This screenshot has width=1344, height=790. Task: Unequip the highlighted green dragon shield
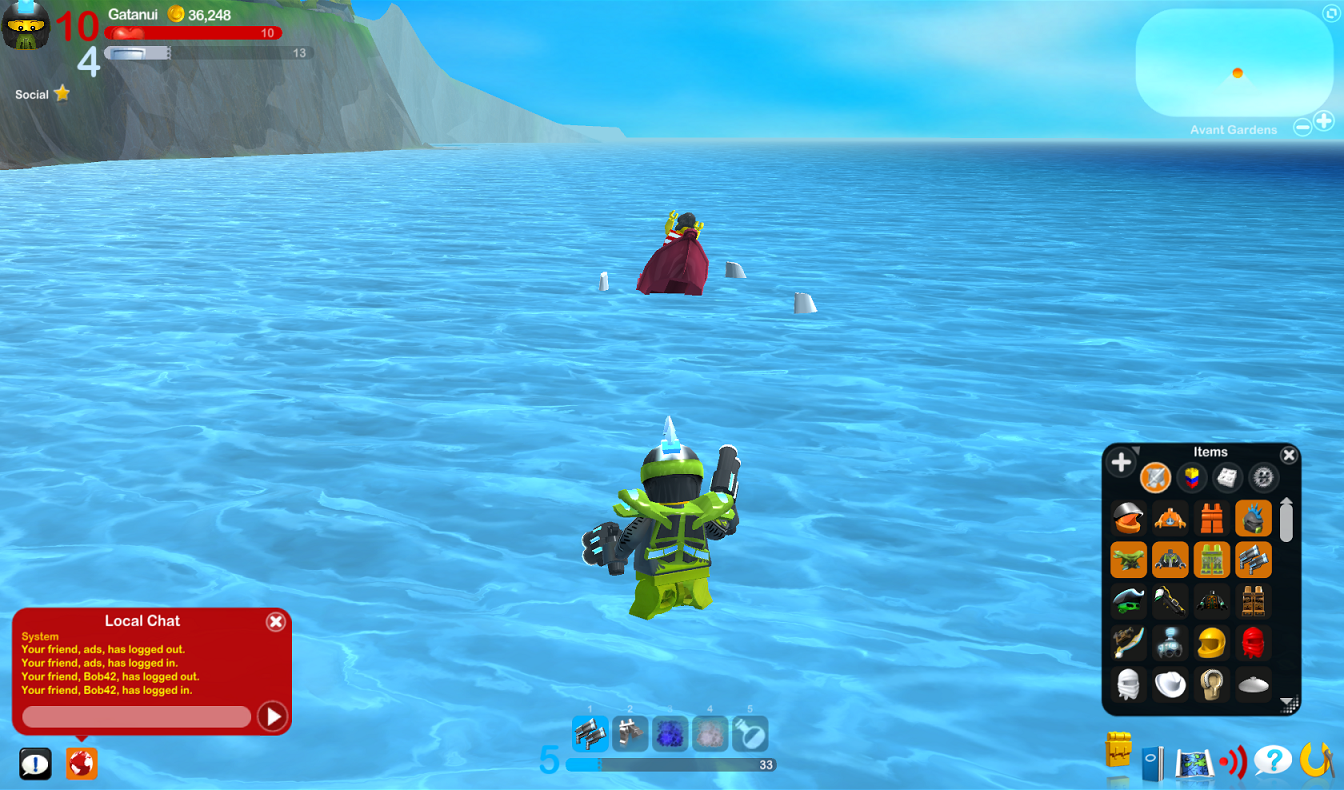[x=1128, y=559]
